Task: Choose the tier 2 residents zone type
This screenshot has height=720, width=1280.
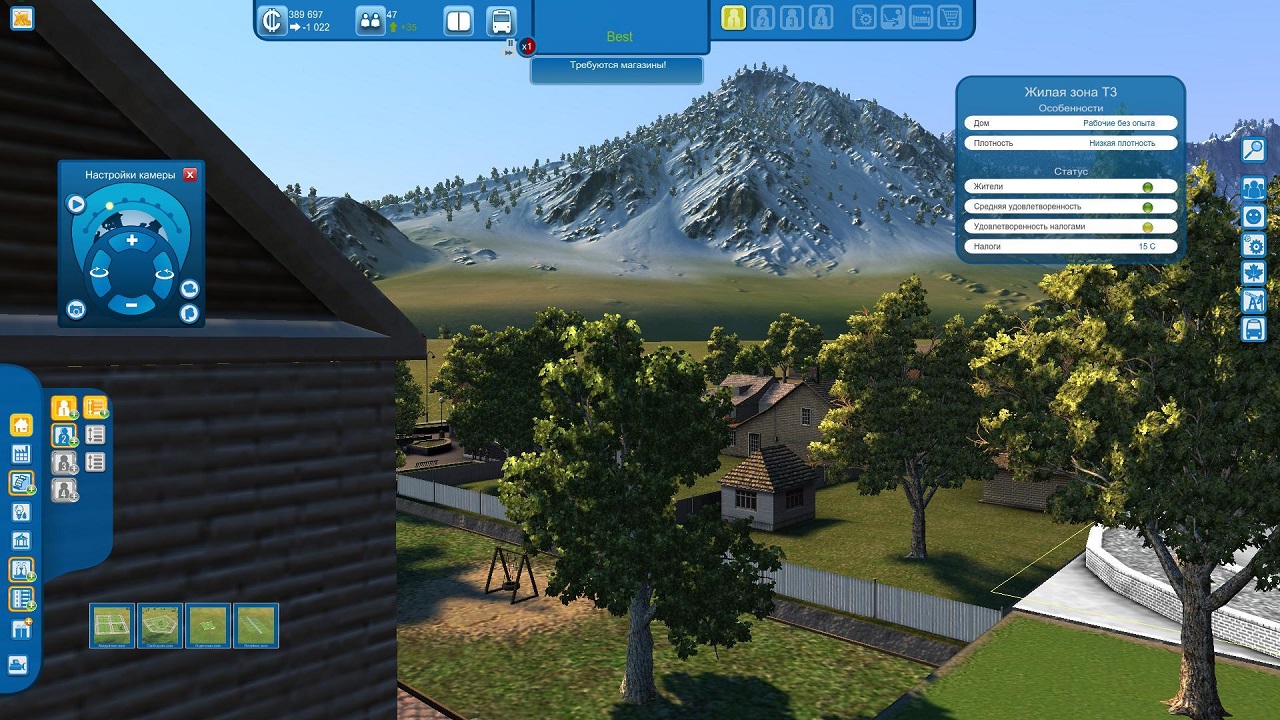Action: 64,435
